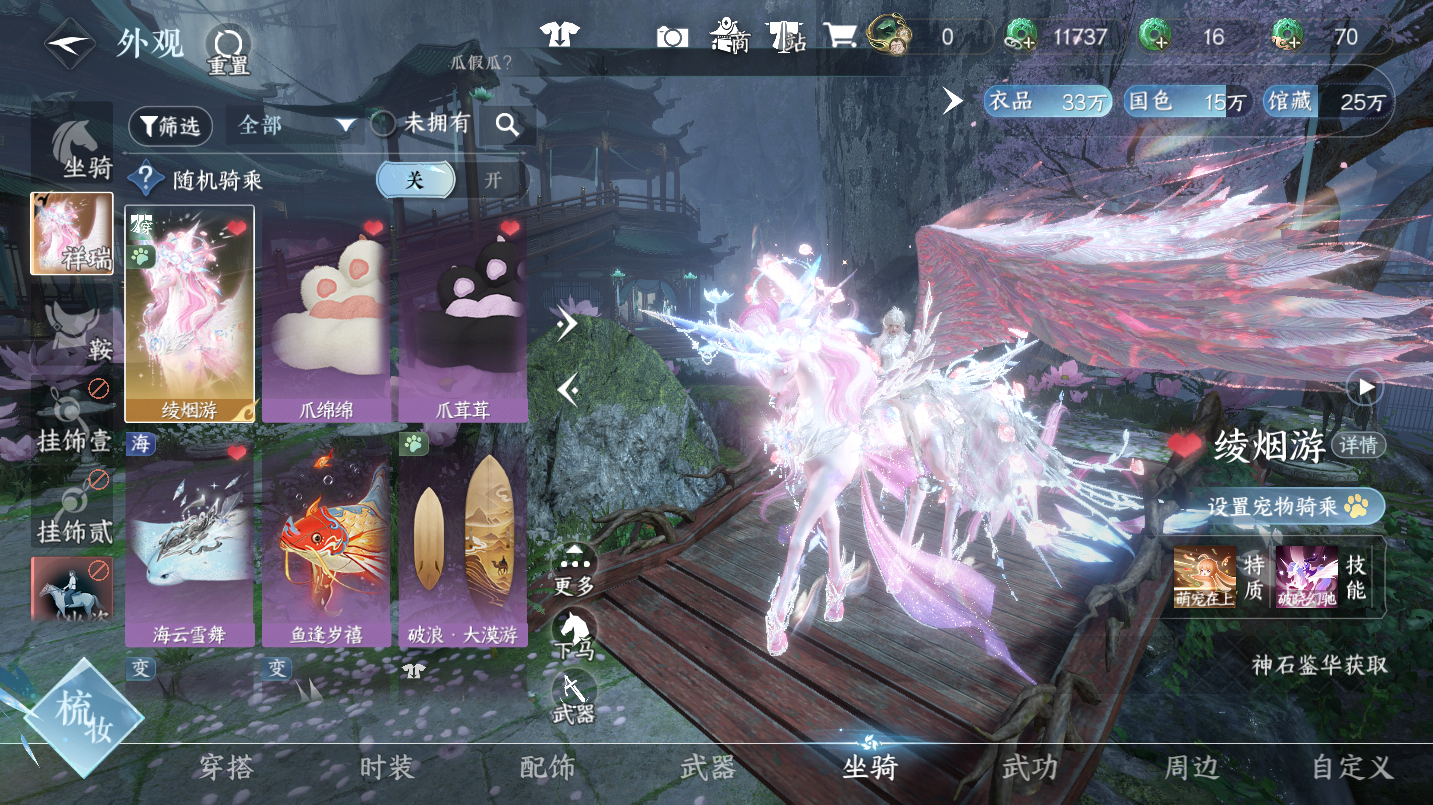Tick the 未拥有 checkbox
This screenshot has width=1433, height=805.
tap(383, 124)
